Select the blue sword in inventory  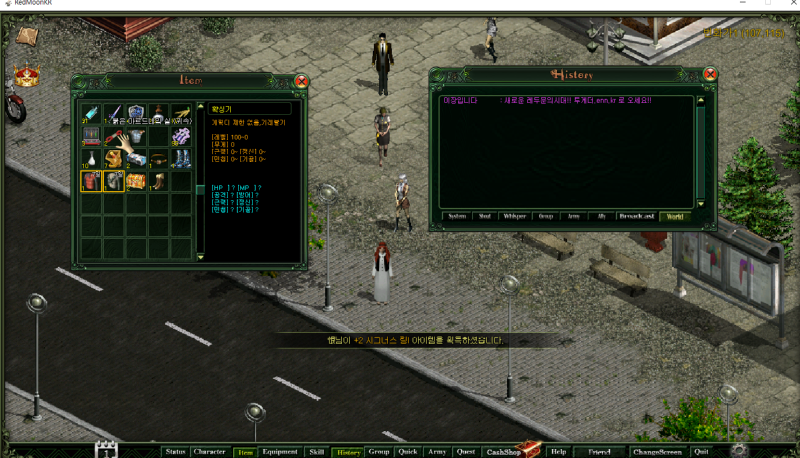tap(113, 113)
